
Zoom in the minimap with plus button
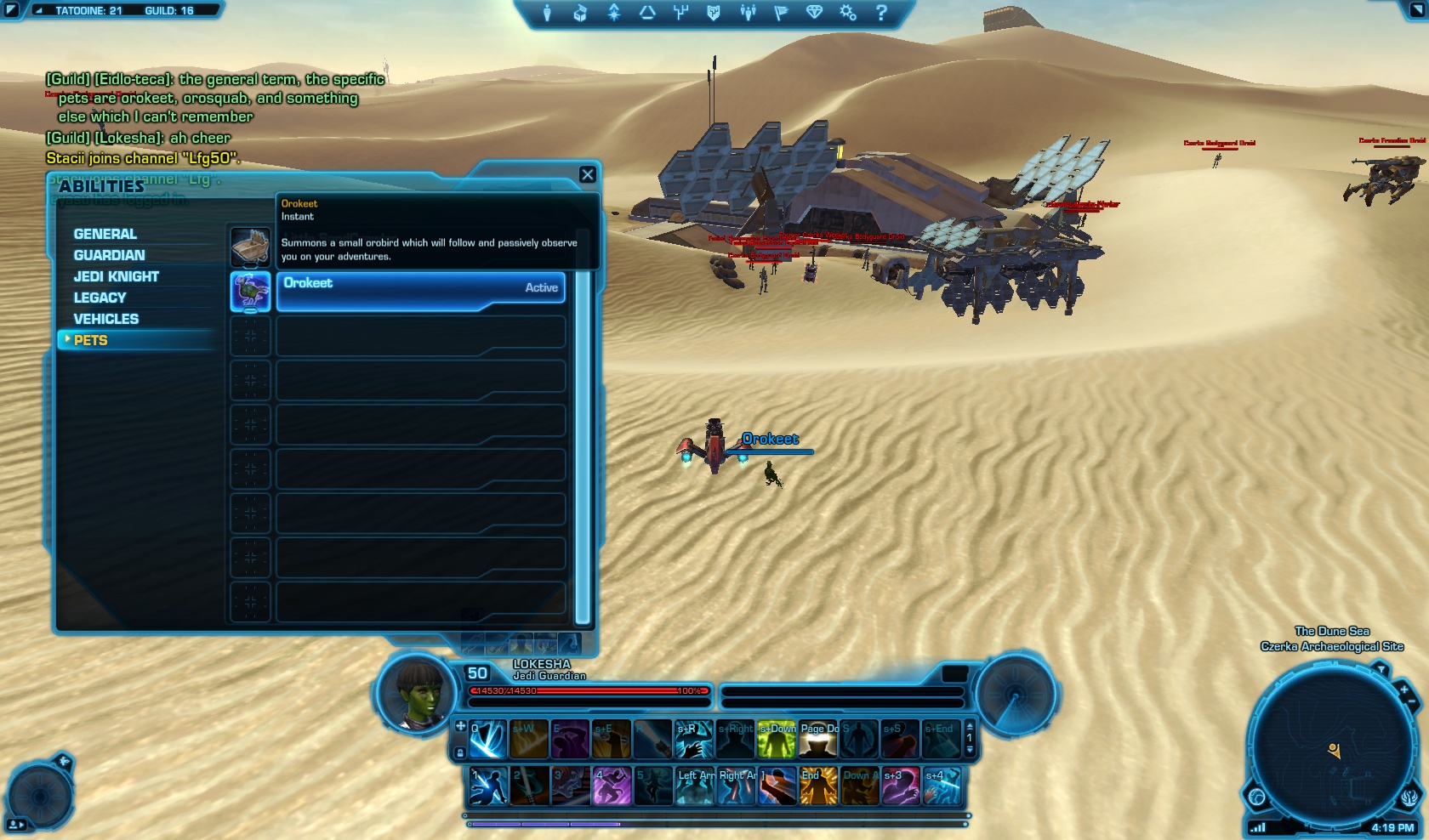(1403, 690)
